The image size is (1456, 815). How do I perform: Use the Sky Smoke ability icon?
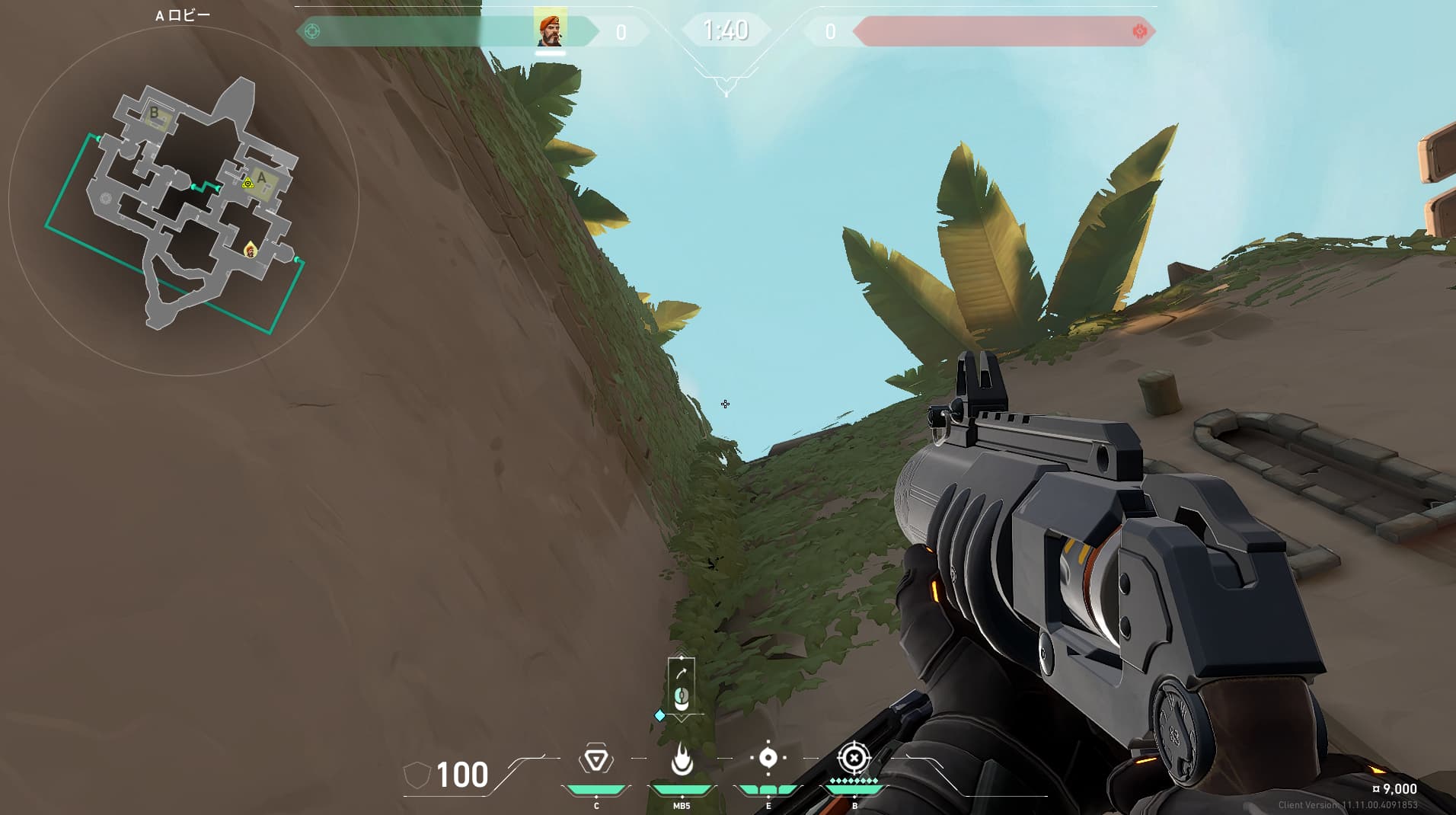click(x=768, y=758)
